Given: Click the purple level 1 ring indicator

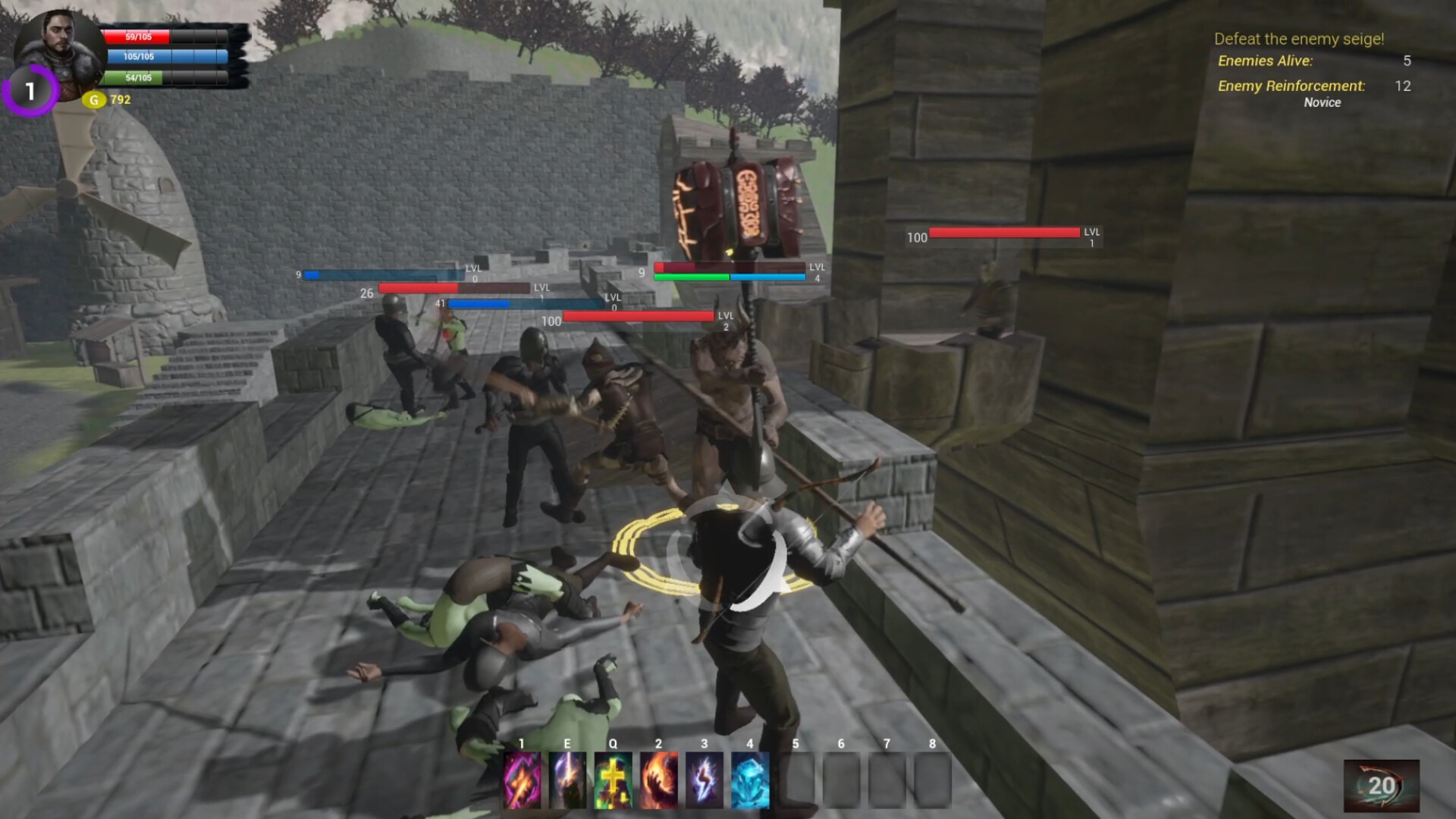Looking at the screenshot, I should [30, 93].
